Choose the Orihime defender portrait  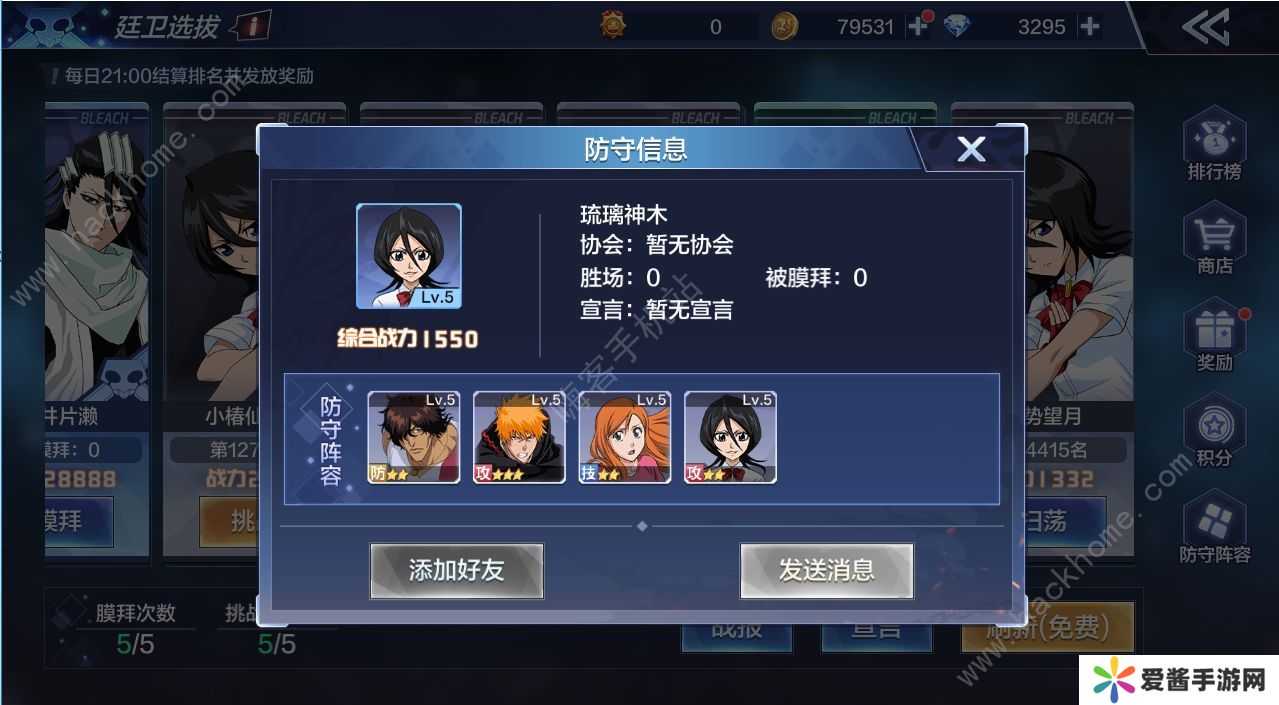[625, 437]
